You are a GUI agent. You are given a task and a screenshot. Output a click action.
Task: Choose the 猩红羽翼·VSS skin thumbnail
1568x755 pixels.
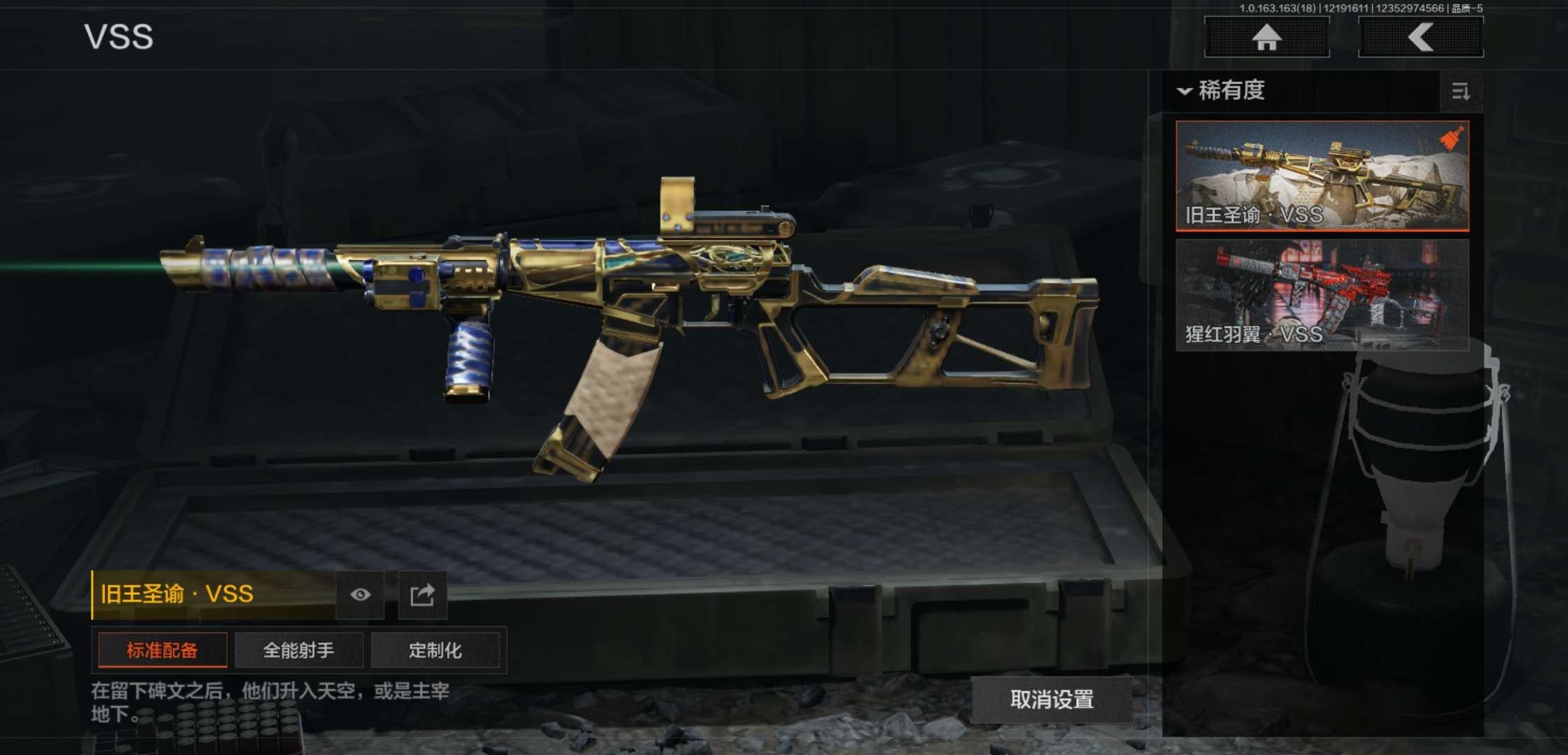tap(1322, 294)
